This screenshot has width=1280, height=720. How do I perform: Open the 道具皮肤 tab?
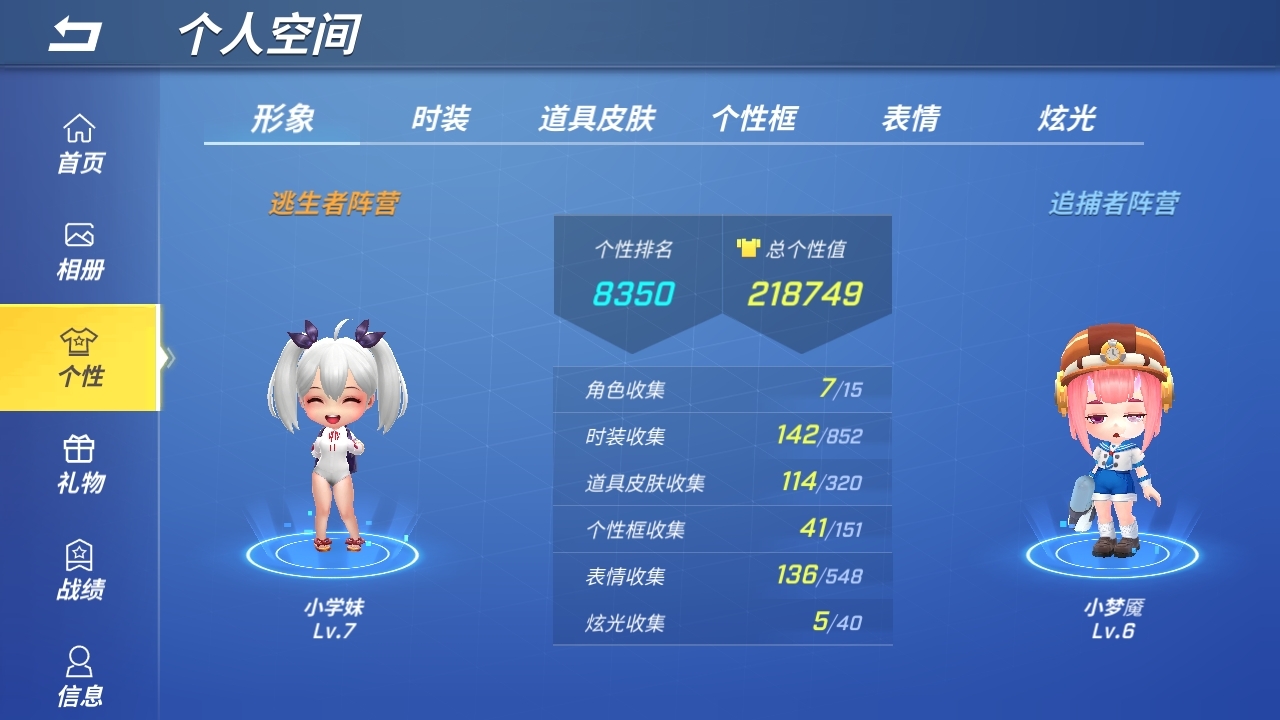coord(597,117)
